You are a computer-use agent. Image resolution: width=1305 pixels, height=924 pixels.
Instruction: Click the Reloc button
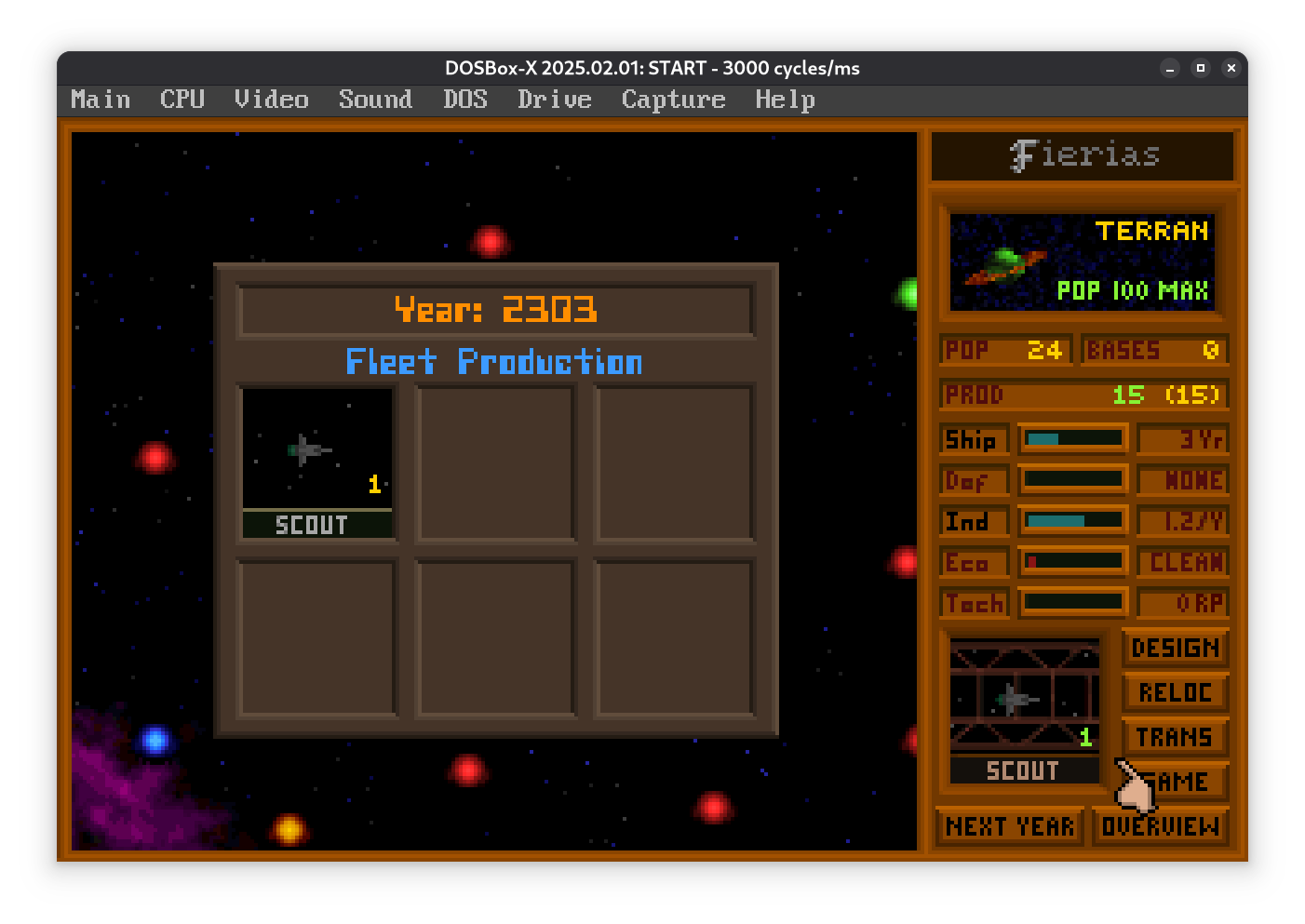coord(1175,692)
